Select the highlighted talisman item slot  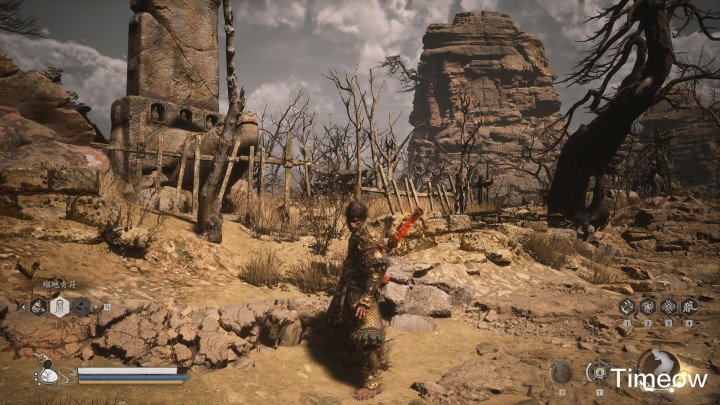pos(60,307)
